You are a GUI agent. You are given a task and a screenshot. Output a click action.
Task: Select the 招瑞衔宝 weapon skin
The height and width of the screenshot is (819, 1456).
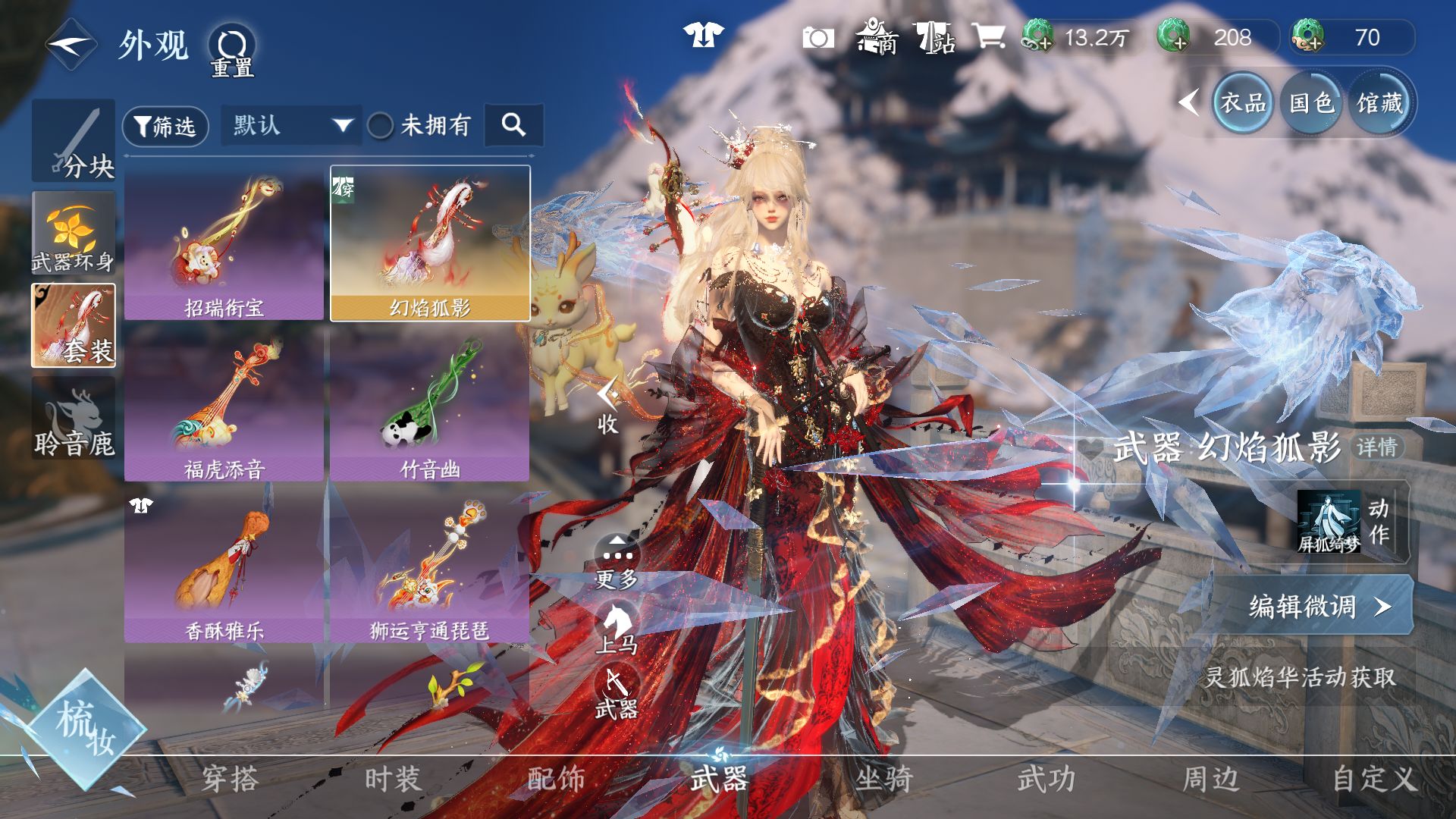[224, 244]
